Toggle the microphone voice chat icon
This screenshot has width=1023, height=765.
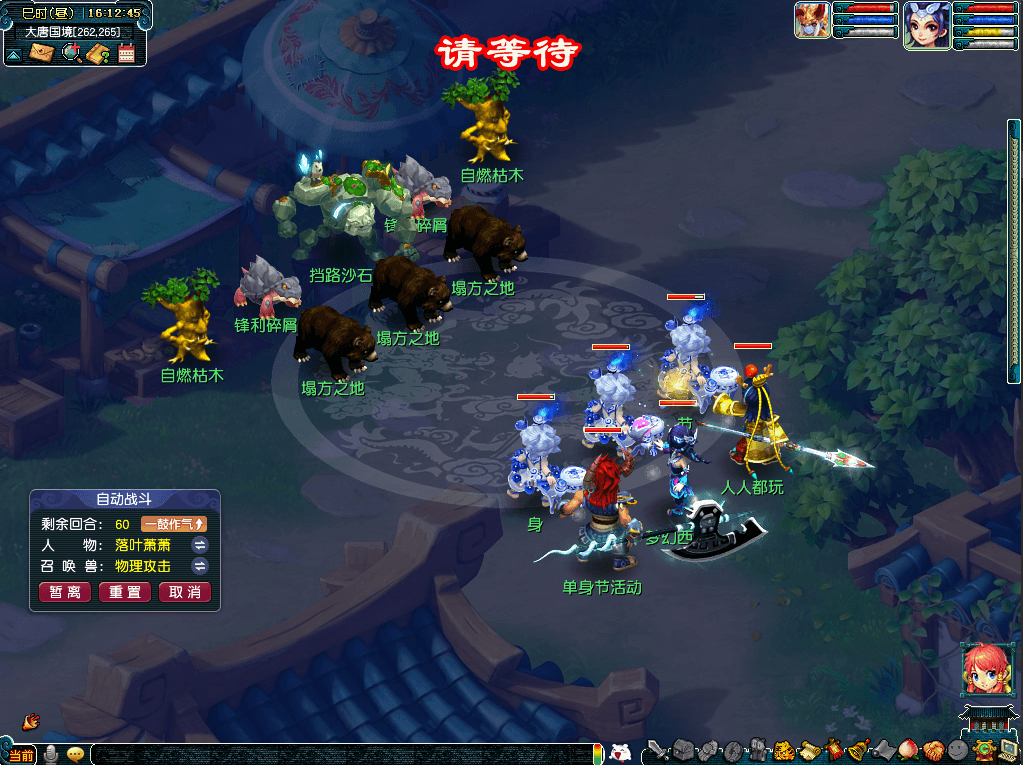[x=50, y=755]
